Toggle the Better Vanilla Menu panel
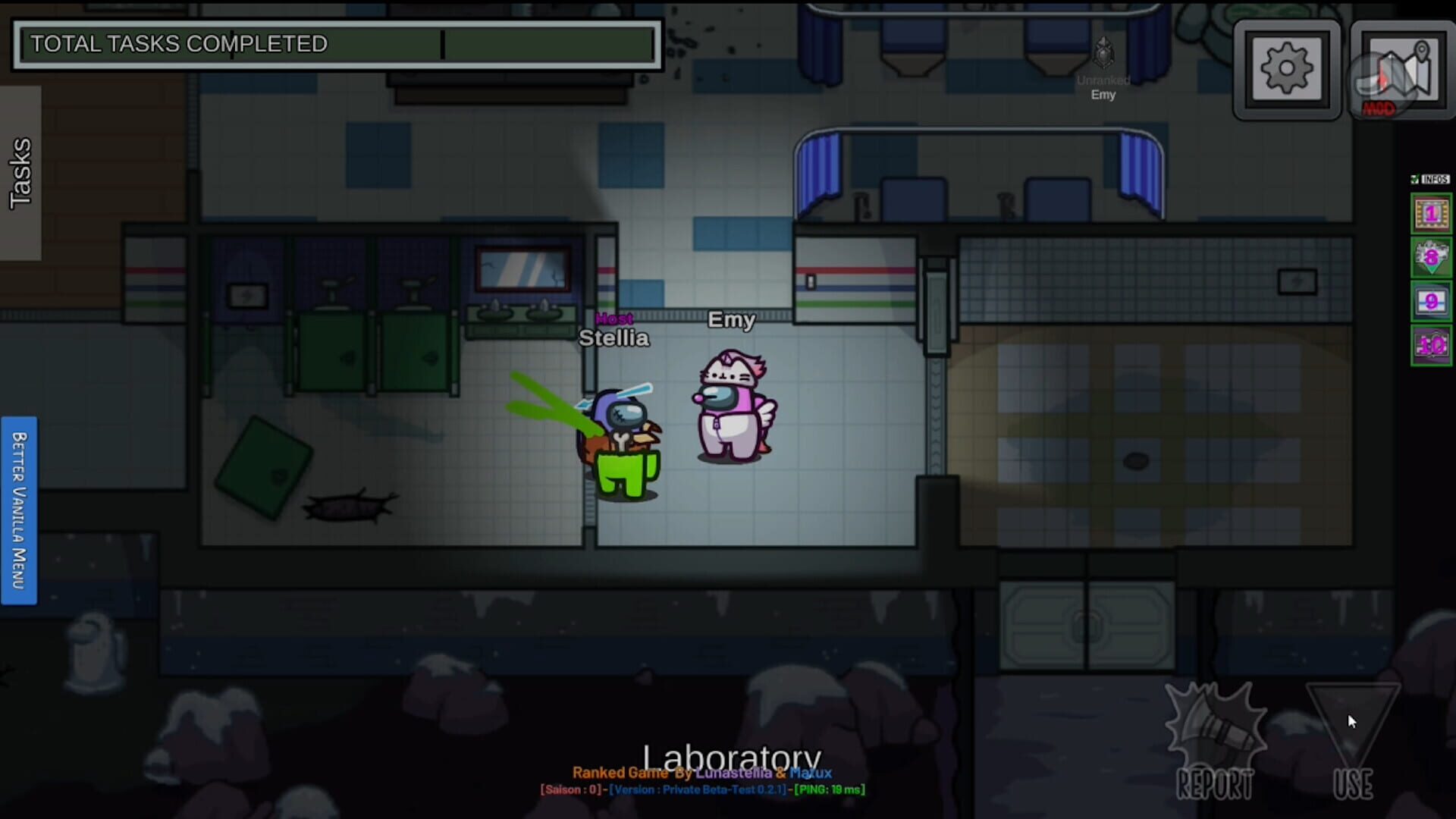Viewport: 1456px width, 819px height. click(x=20, y=508)
